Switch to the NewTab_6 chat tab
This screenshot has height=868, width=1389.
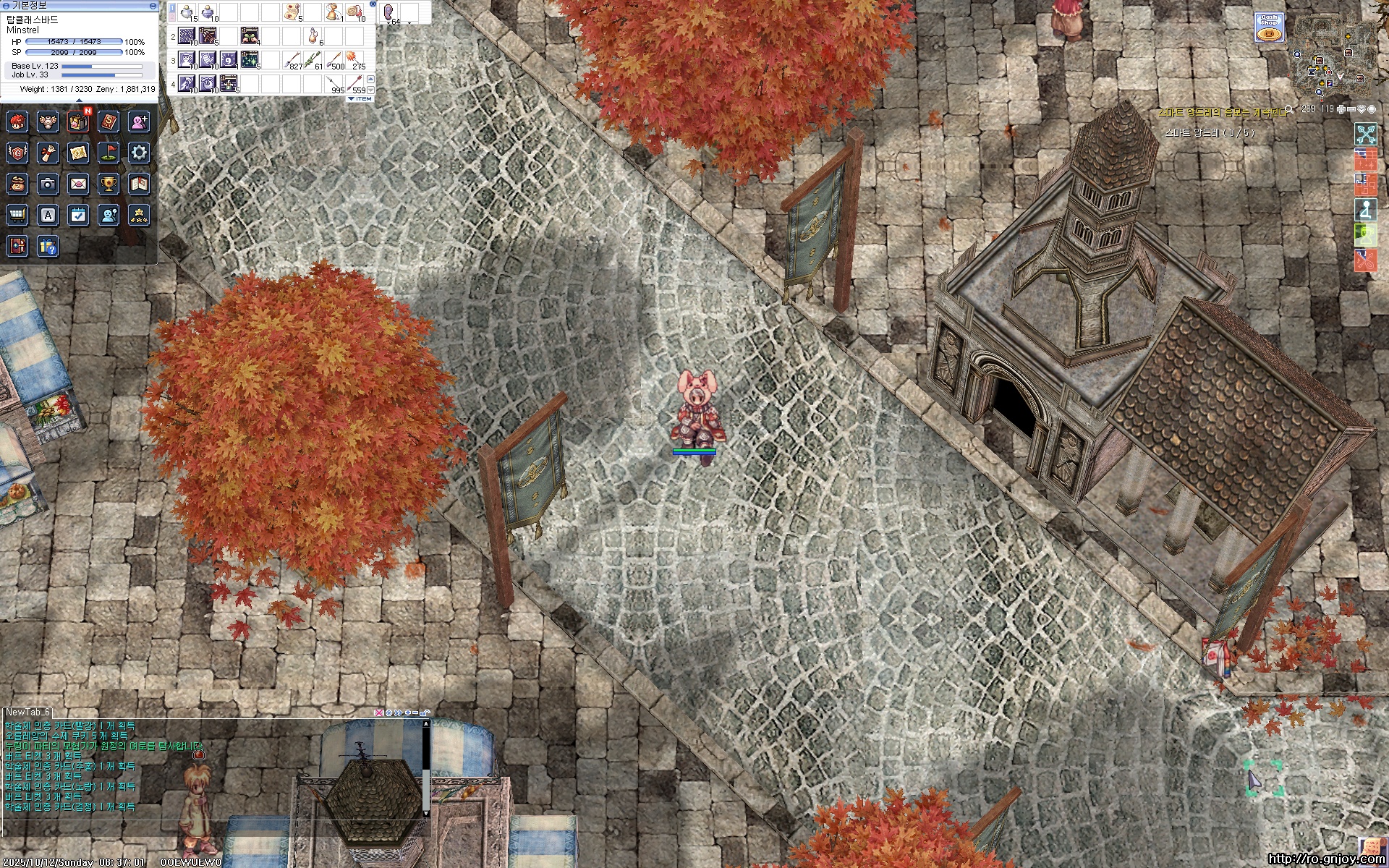tap(27, 712)
